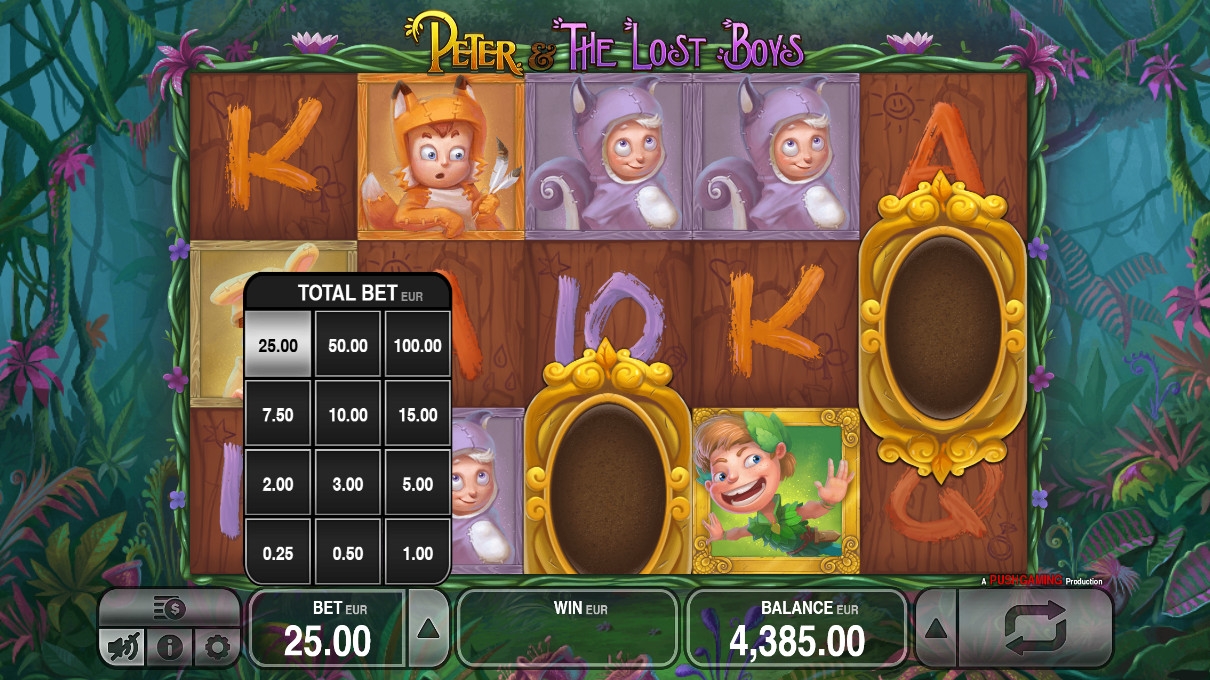1210x680 pixels.
Task: Choose the 50.00 bet amount
Action: tap(348, 345)
